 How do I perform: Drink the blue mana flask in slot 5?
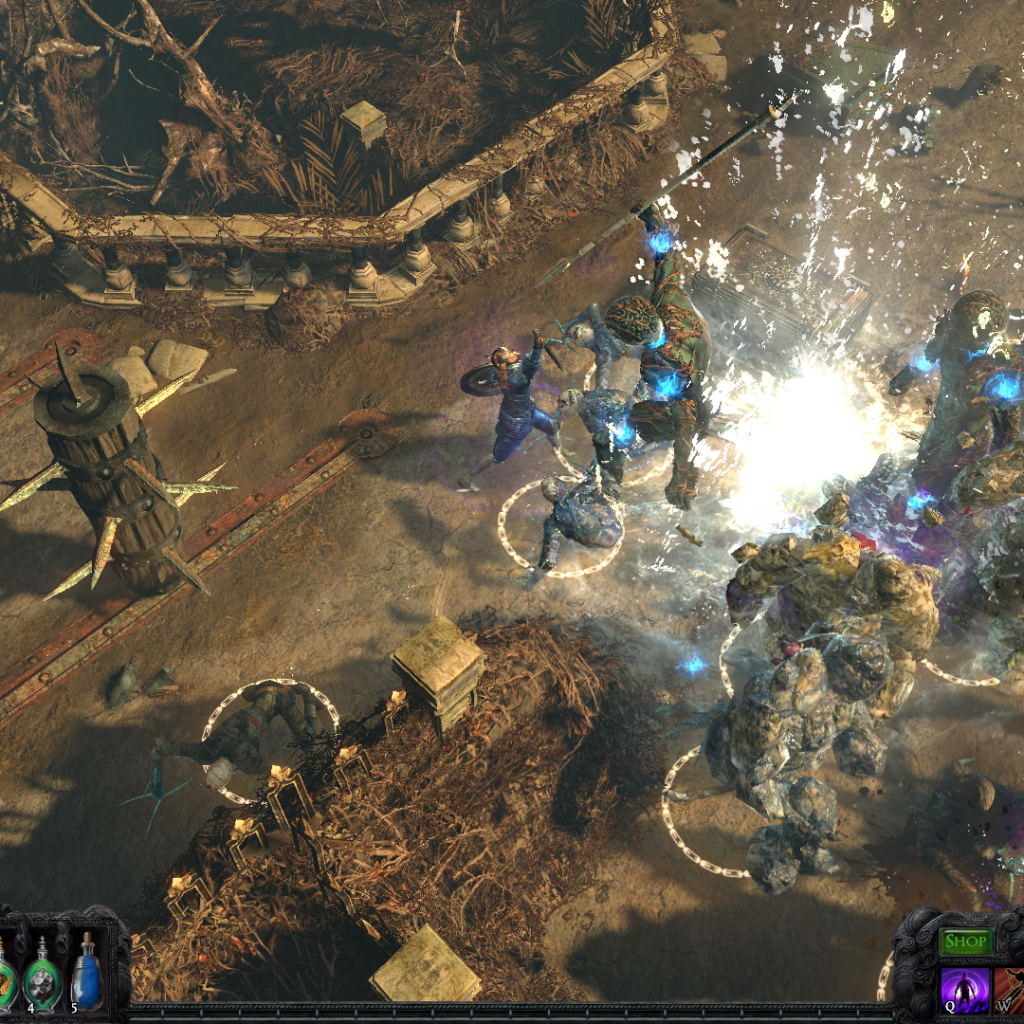87,974
